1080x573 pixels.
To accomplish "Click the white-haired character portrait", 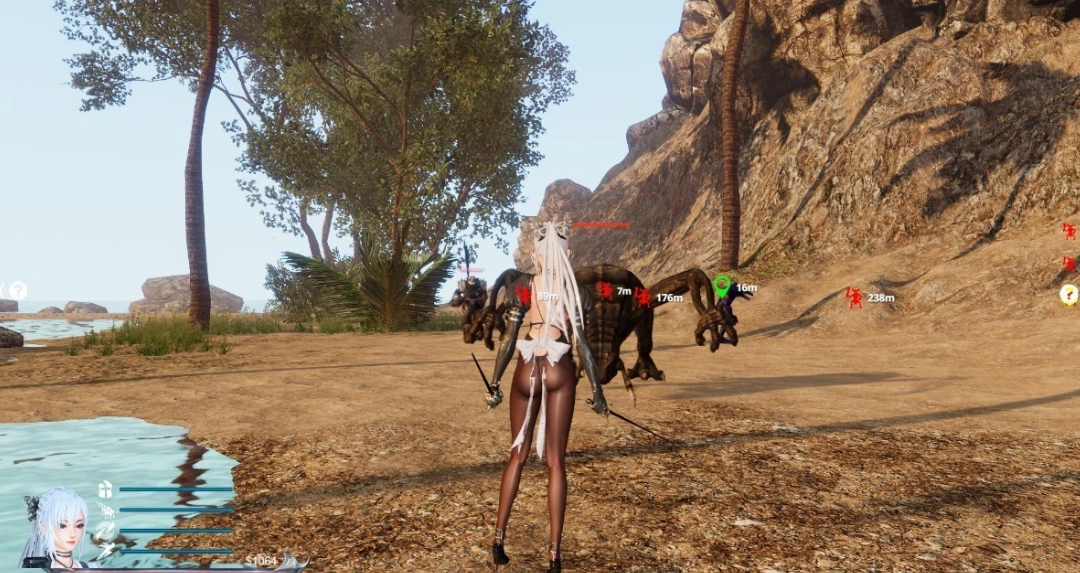I will pos(57,528).
